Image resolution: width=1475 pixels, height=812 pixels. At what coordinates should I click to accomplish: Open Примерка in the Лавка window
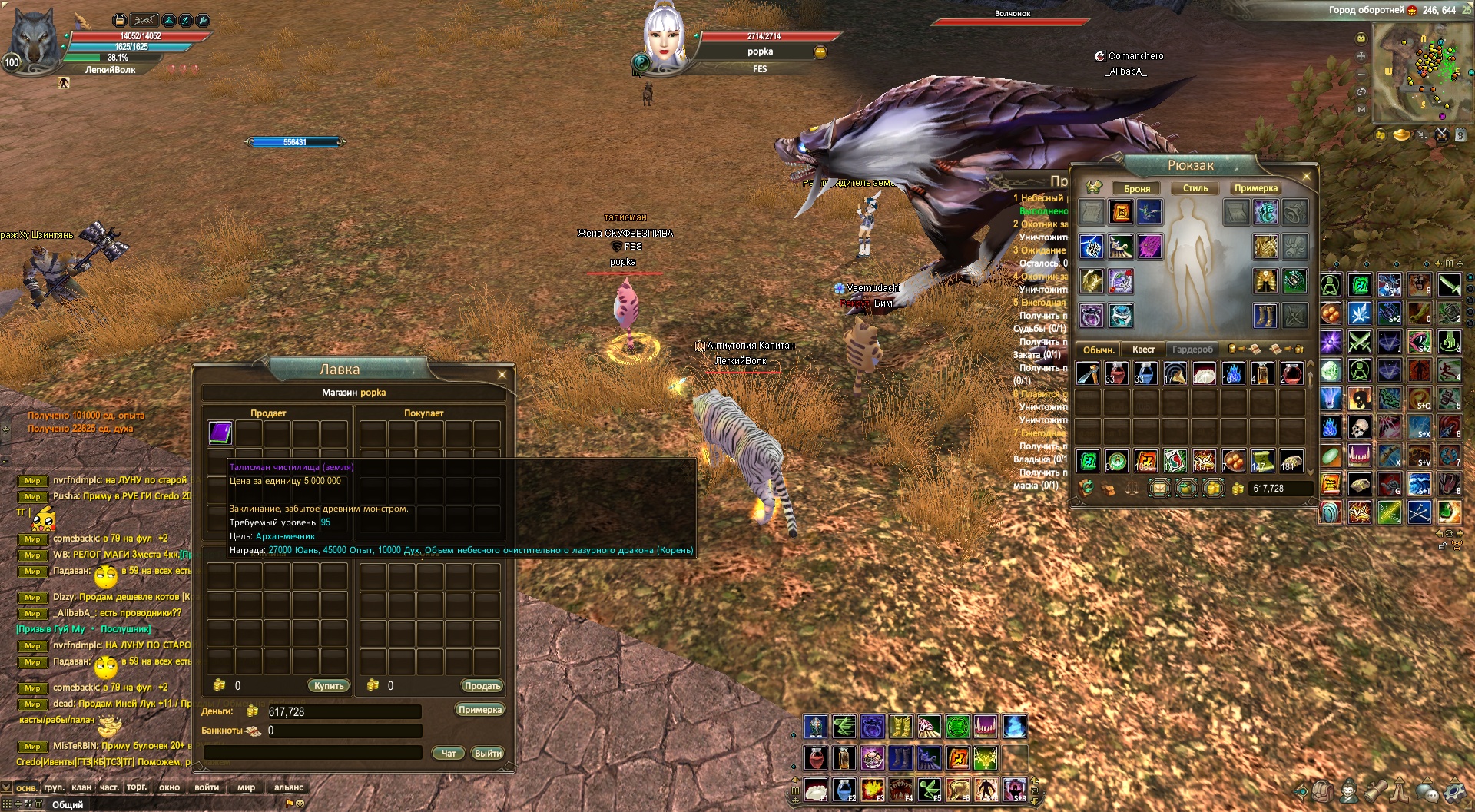[x=479, y=709]
